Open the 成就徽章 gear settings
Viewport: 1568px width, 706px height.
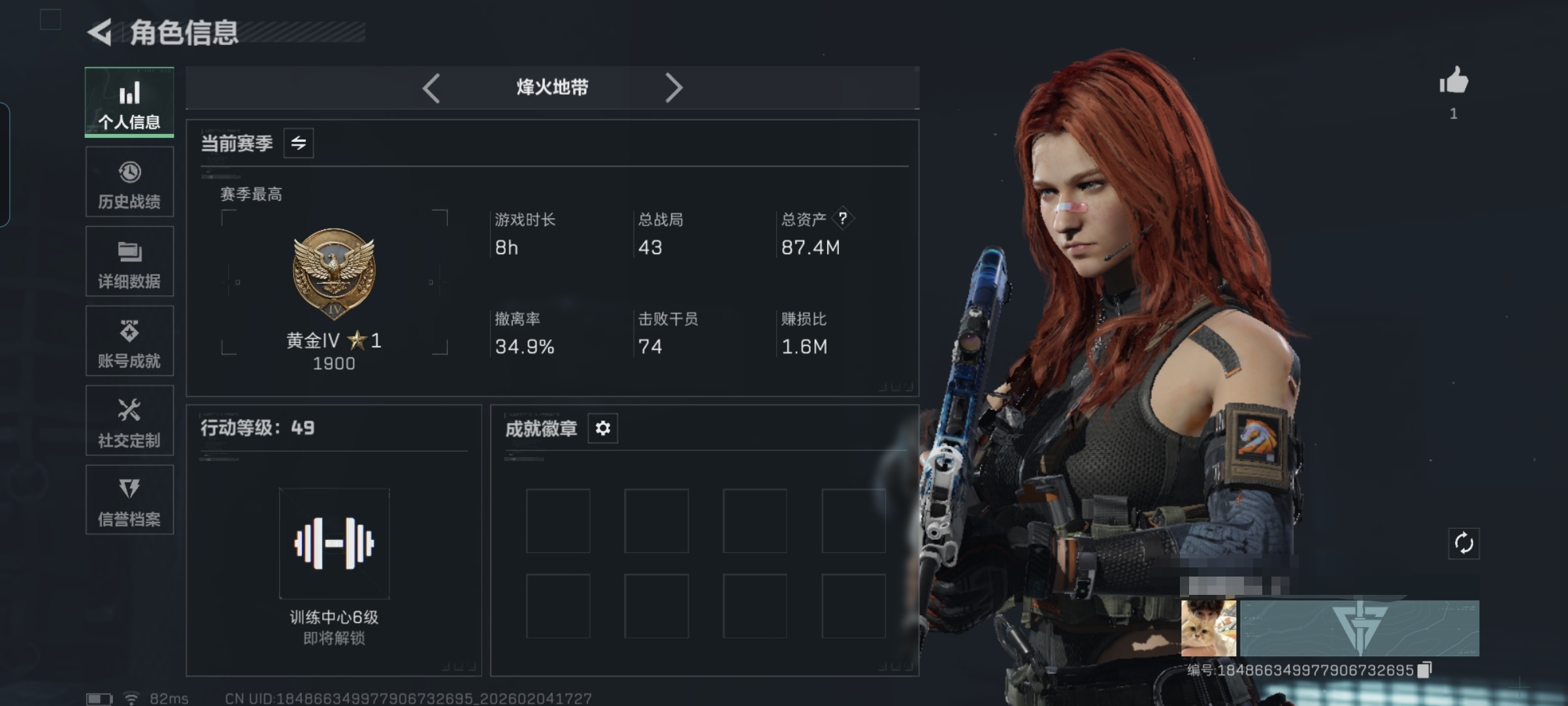coord(602,429)
